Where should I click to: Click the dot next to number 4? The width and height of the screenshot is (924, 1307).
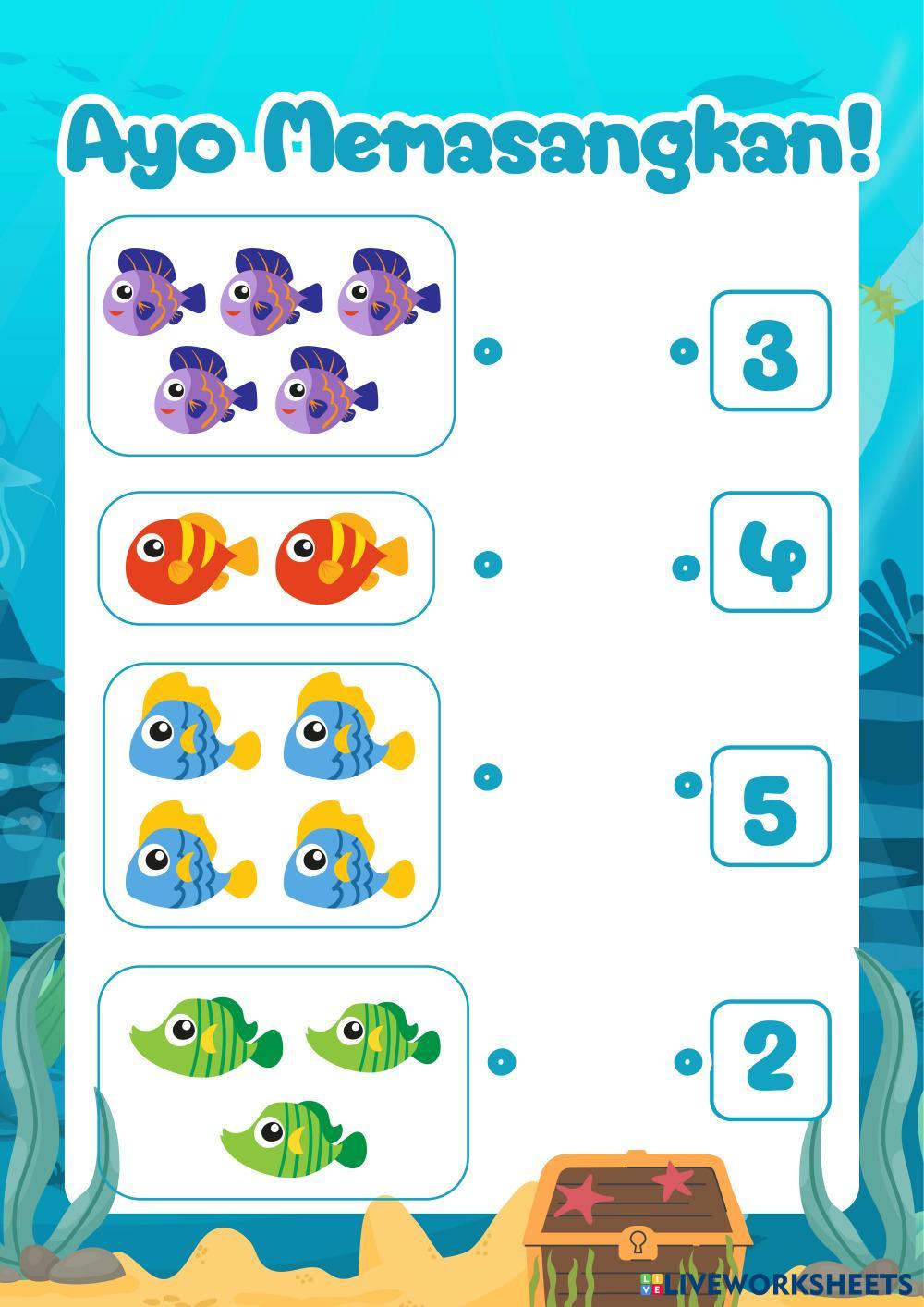click(x=685, y=568)
